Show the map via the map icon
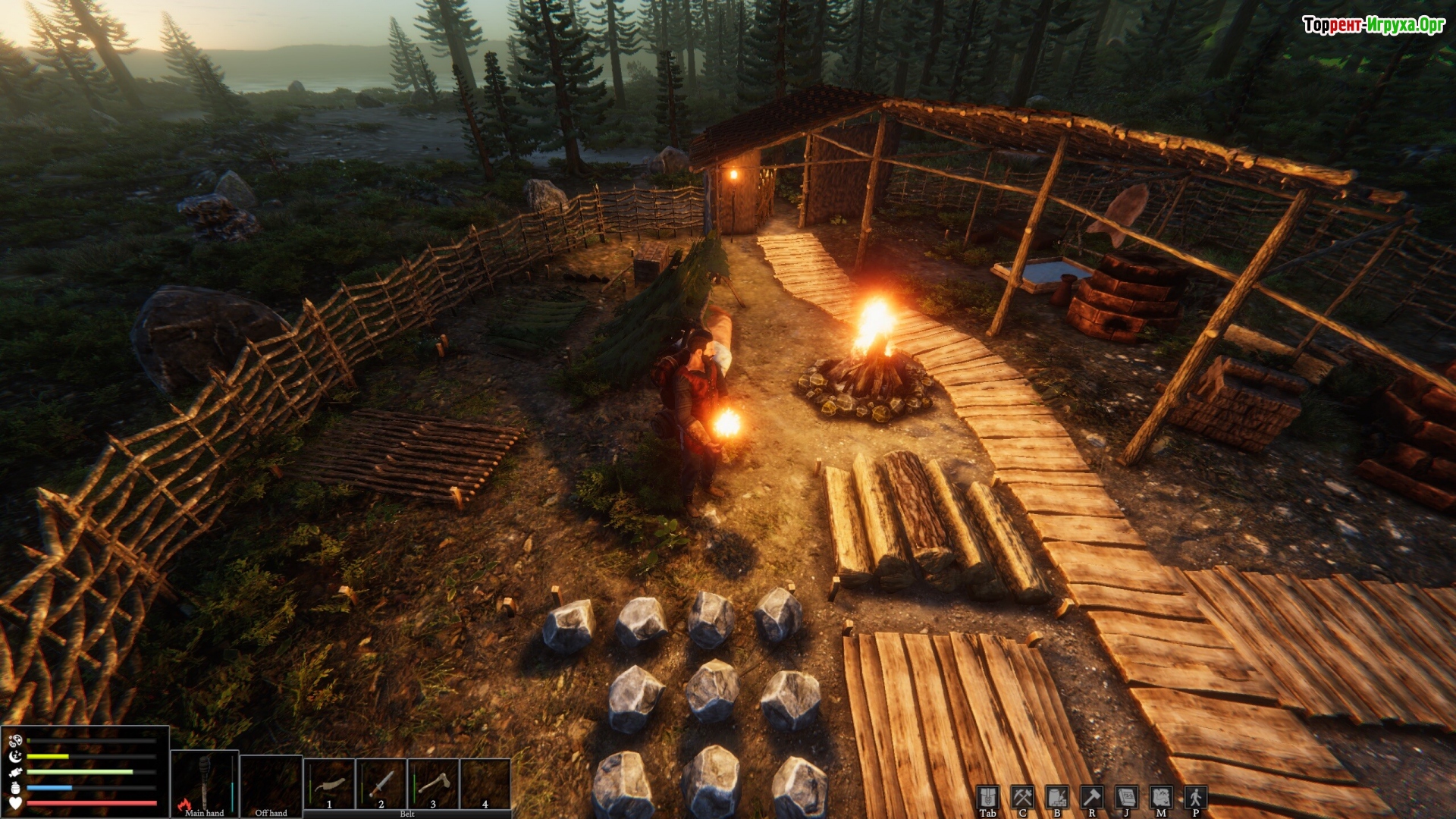The image size is (1456, 819). pos(1161,798)
